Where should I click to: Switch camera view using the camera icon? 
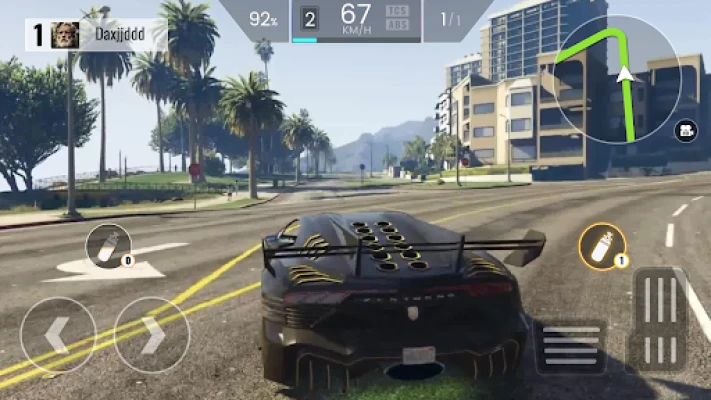[687, 129]
